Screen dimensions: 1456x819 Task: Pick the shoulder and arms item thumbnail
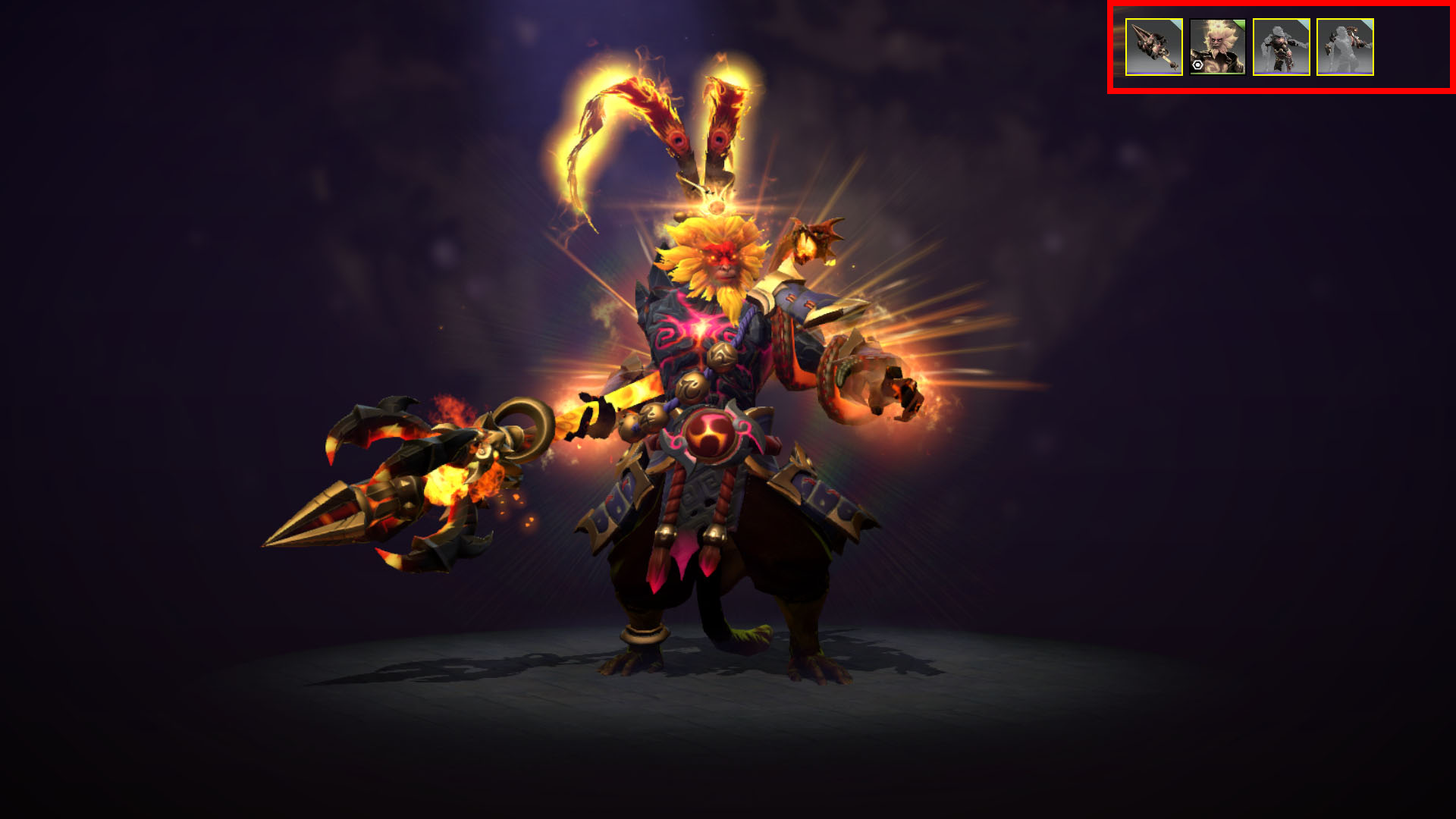coord(1345,47)
